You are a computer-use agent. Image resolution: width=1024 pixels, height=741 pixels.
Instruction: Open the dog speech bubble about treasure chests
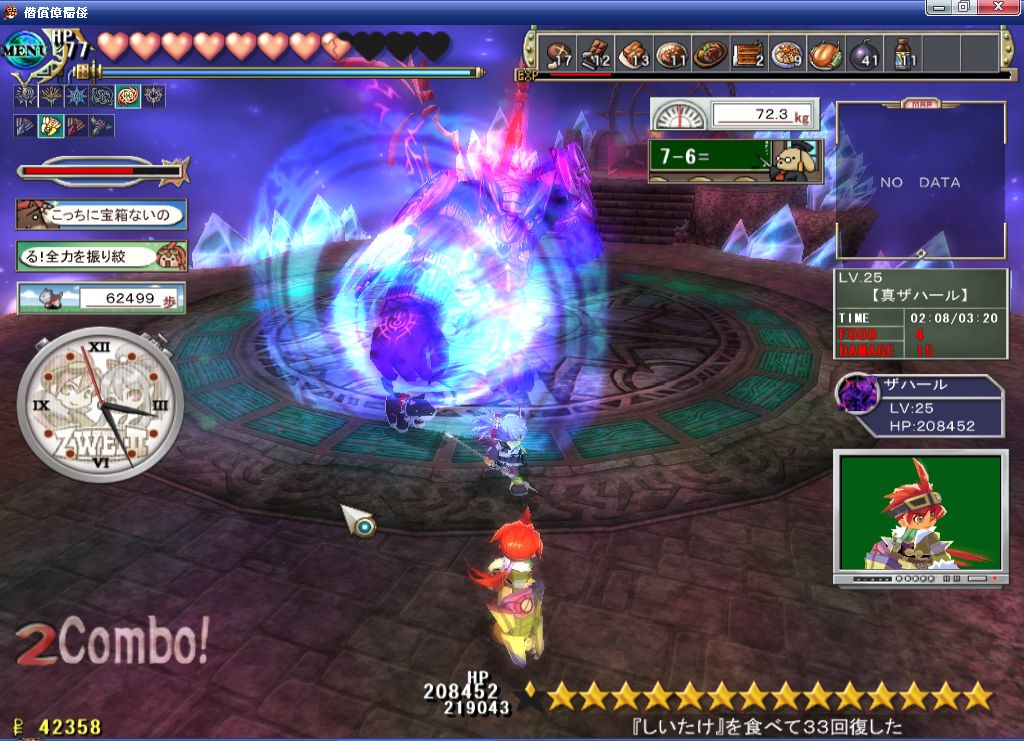click(101, 213)
